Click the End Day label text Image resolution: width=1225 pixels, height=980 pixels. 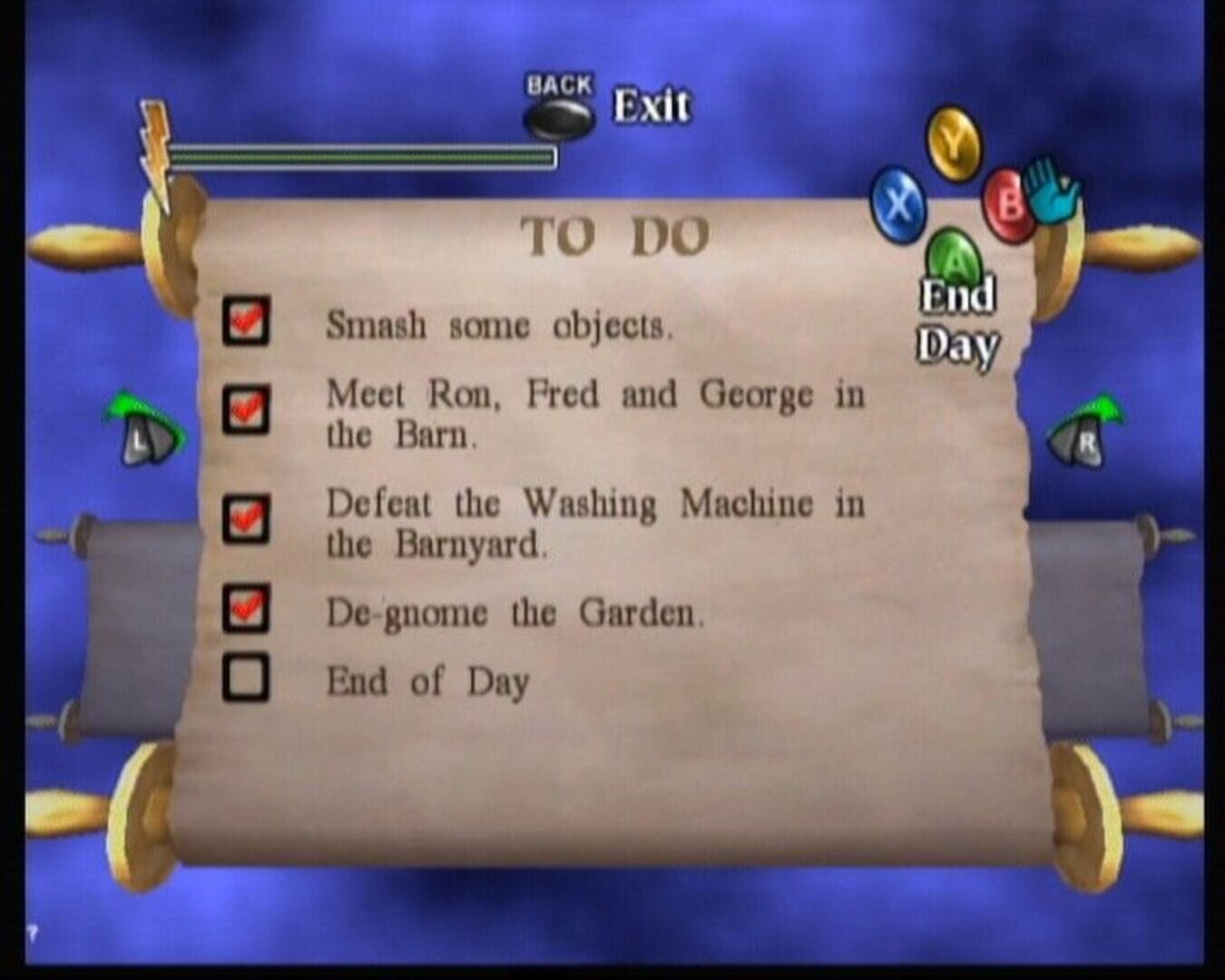[958, 318]
